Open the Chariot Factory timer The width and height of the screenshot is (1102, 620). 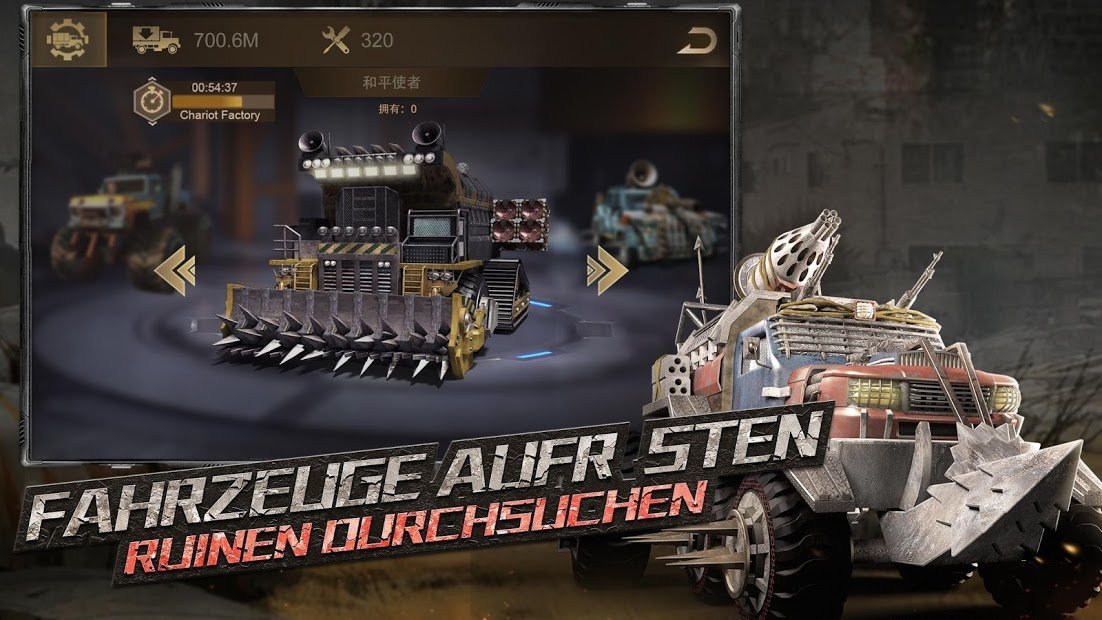tap(152, 101)
